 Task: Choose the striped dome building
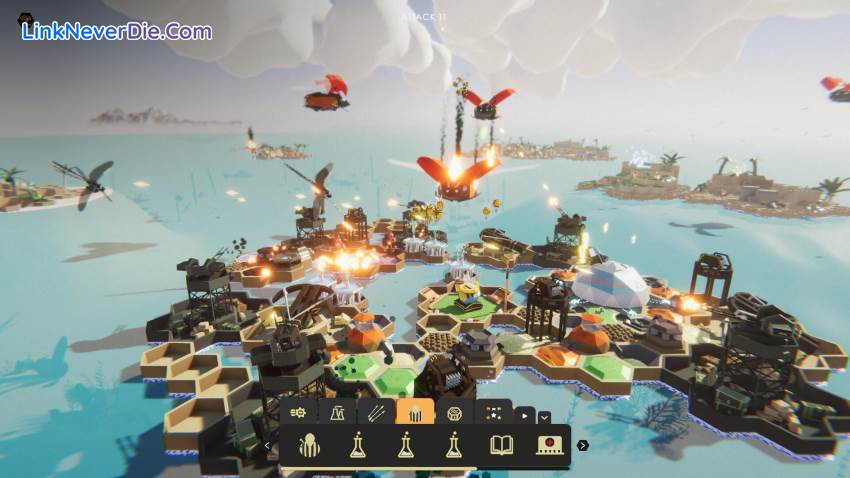(x=309, y=445)
